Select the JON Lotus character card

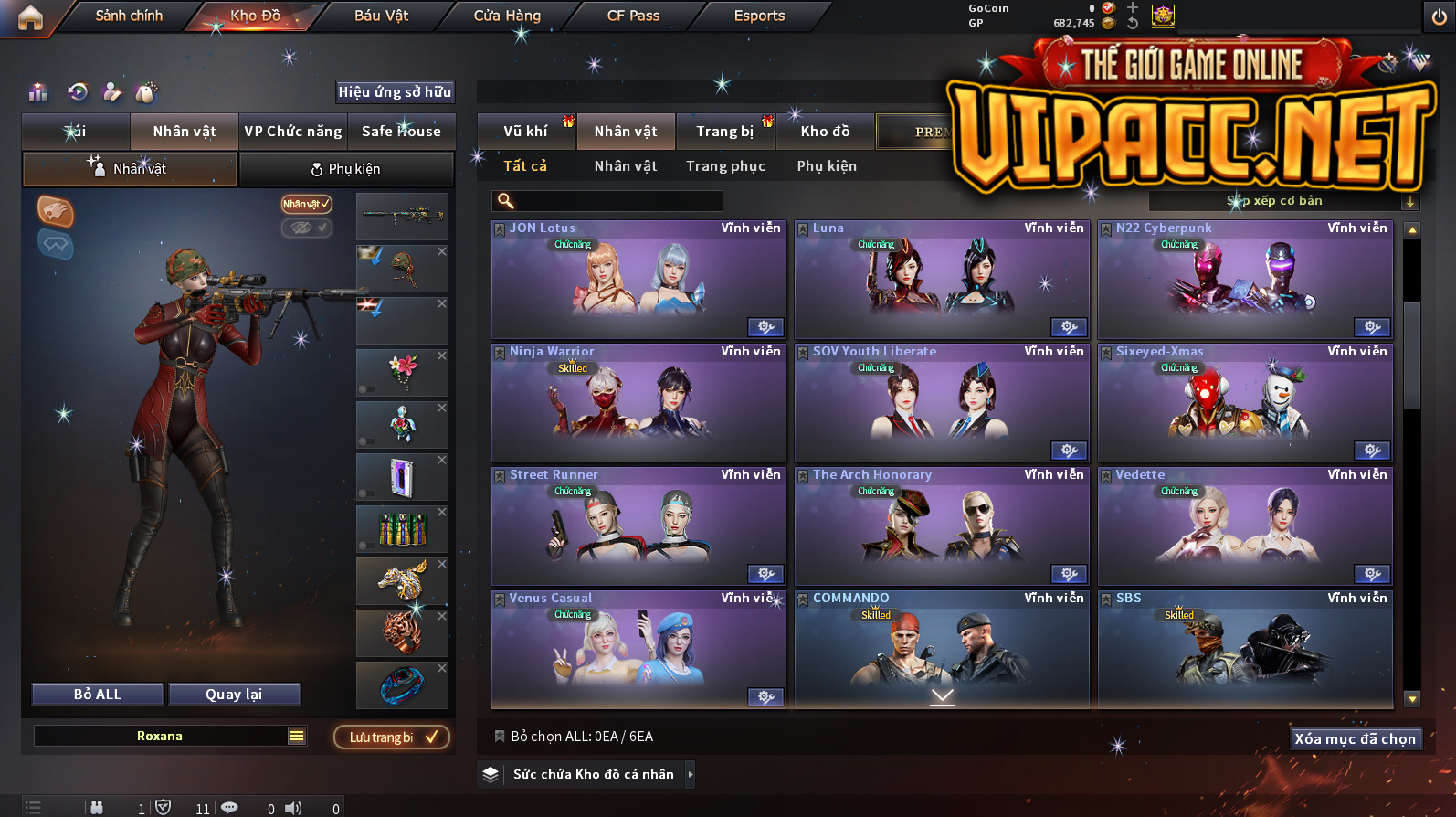(x=638, y=280)
